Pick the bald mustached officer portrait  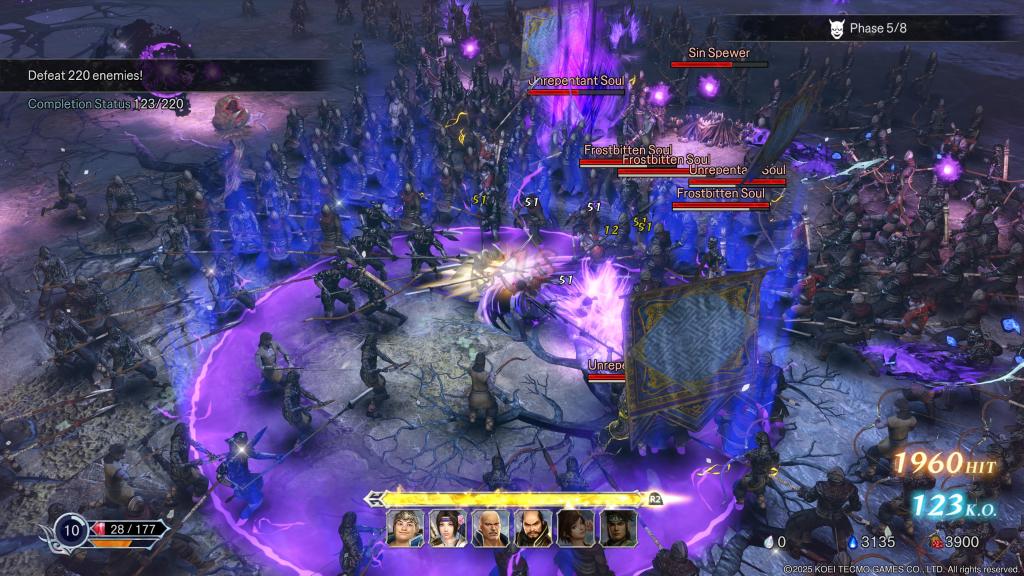tap(490, 528)
